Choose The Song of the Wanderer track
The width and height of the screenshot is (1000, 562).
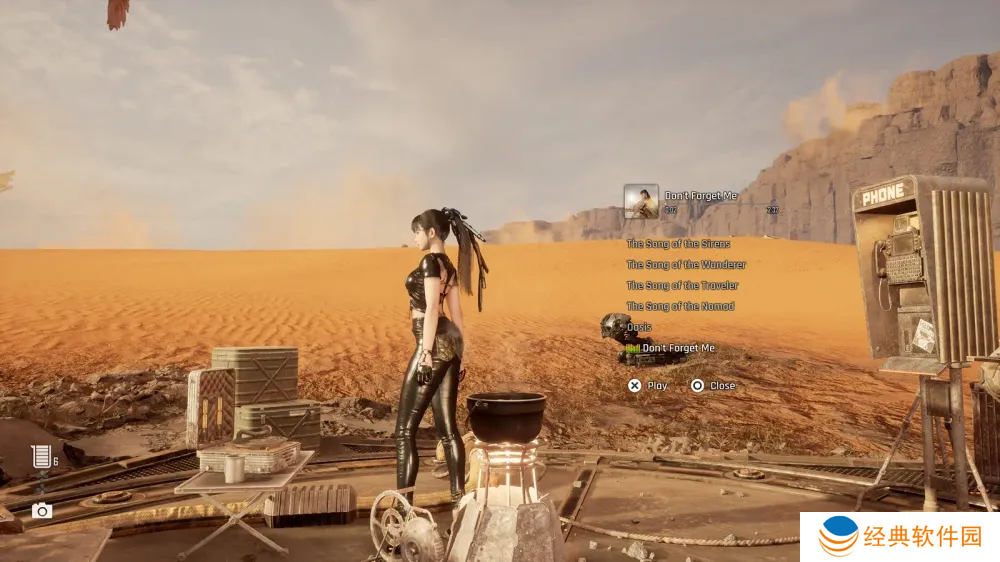(685, 265)
